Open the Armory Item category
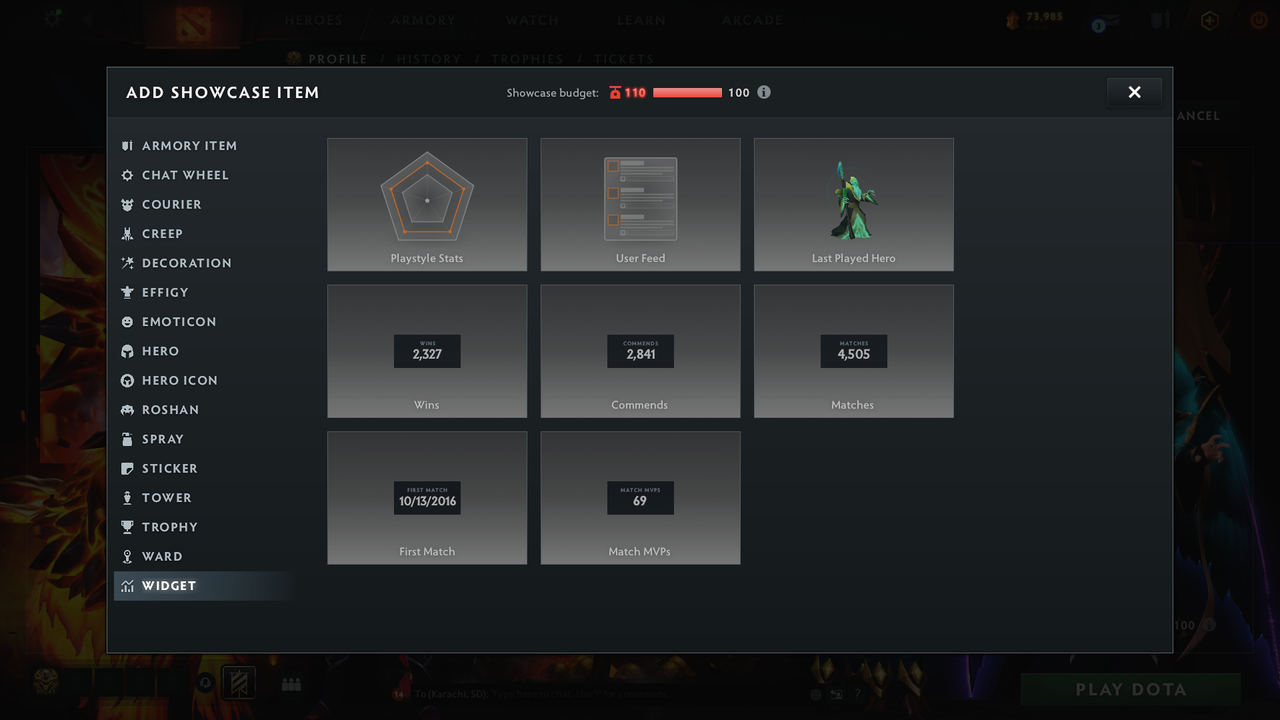Image resolution: width=1280 pixels, height=720 pixels. [x=188, y=145]
